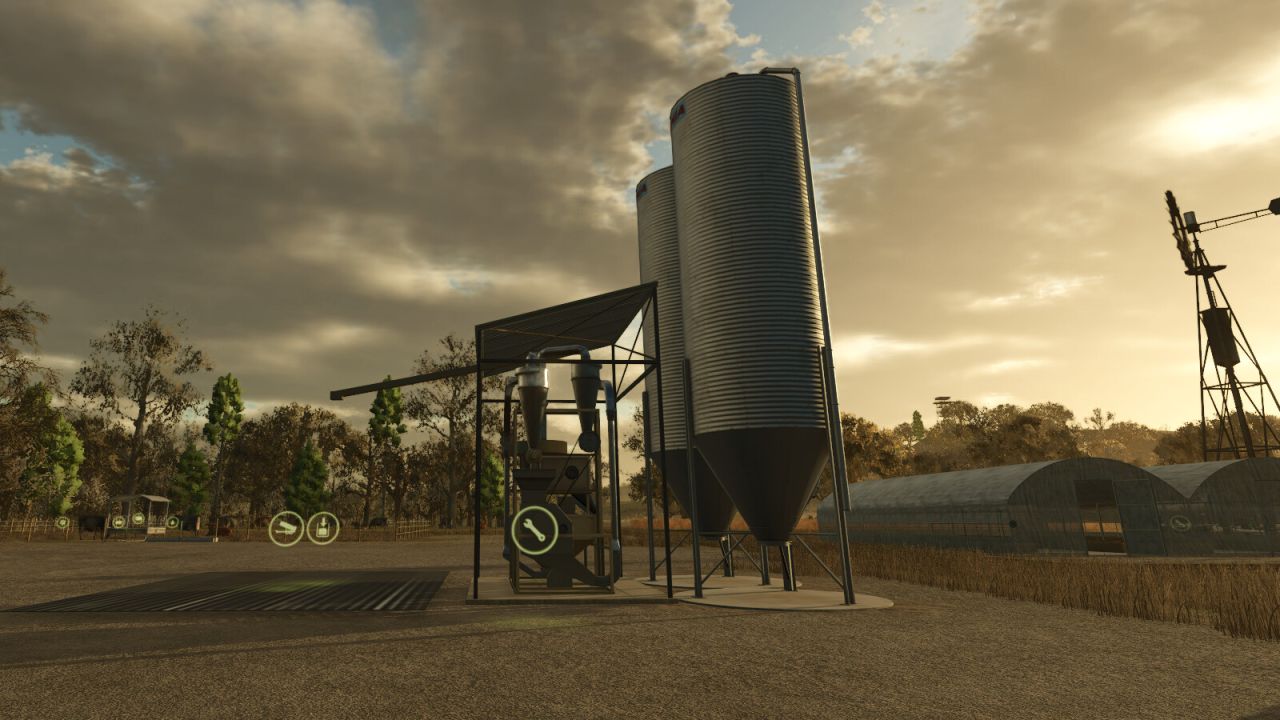Activate the unloading pipe marker icon

coord(286,528)
